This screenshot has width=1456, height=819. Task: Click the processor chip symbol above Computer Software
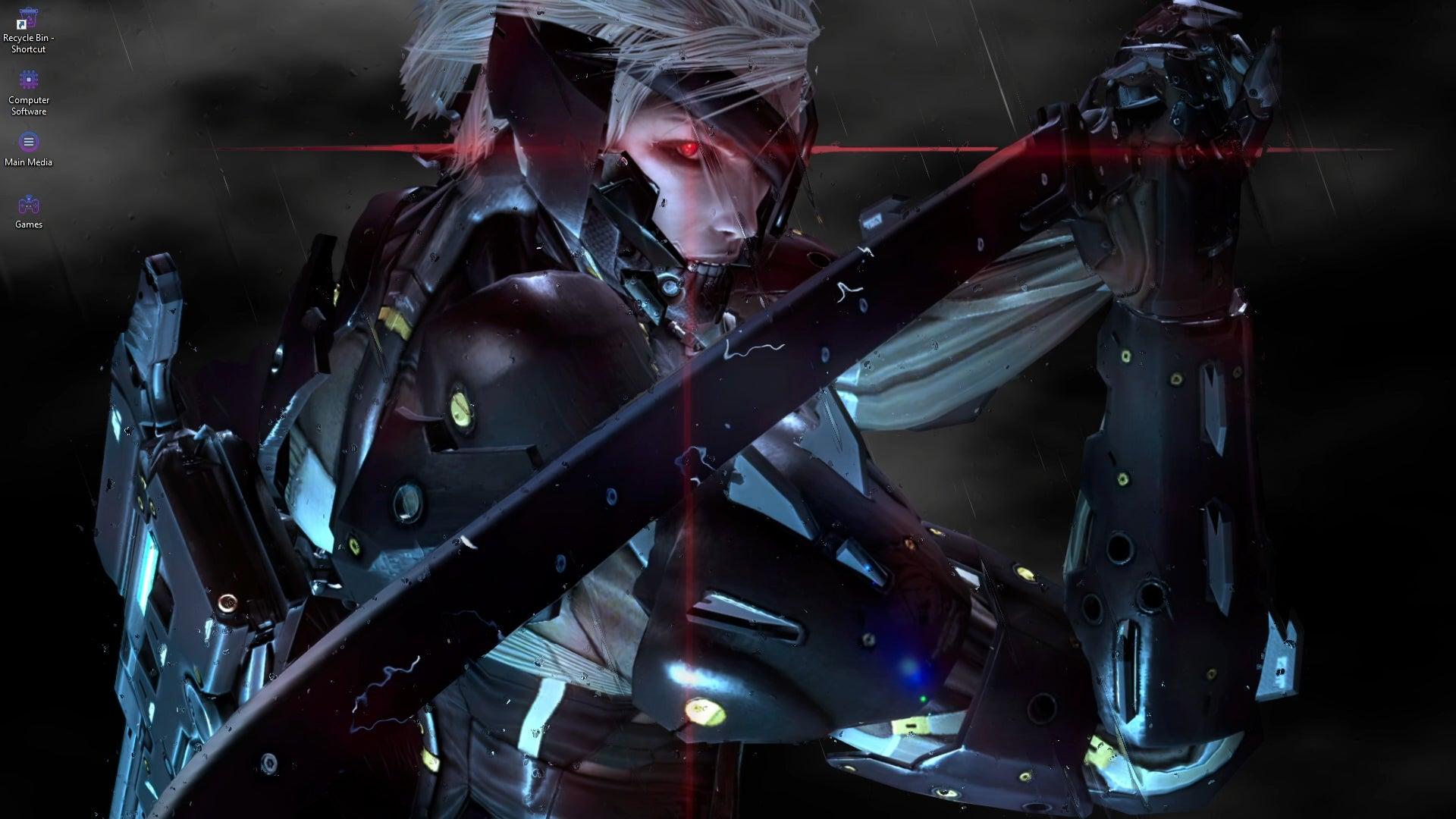click(x=29, y=80)
